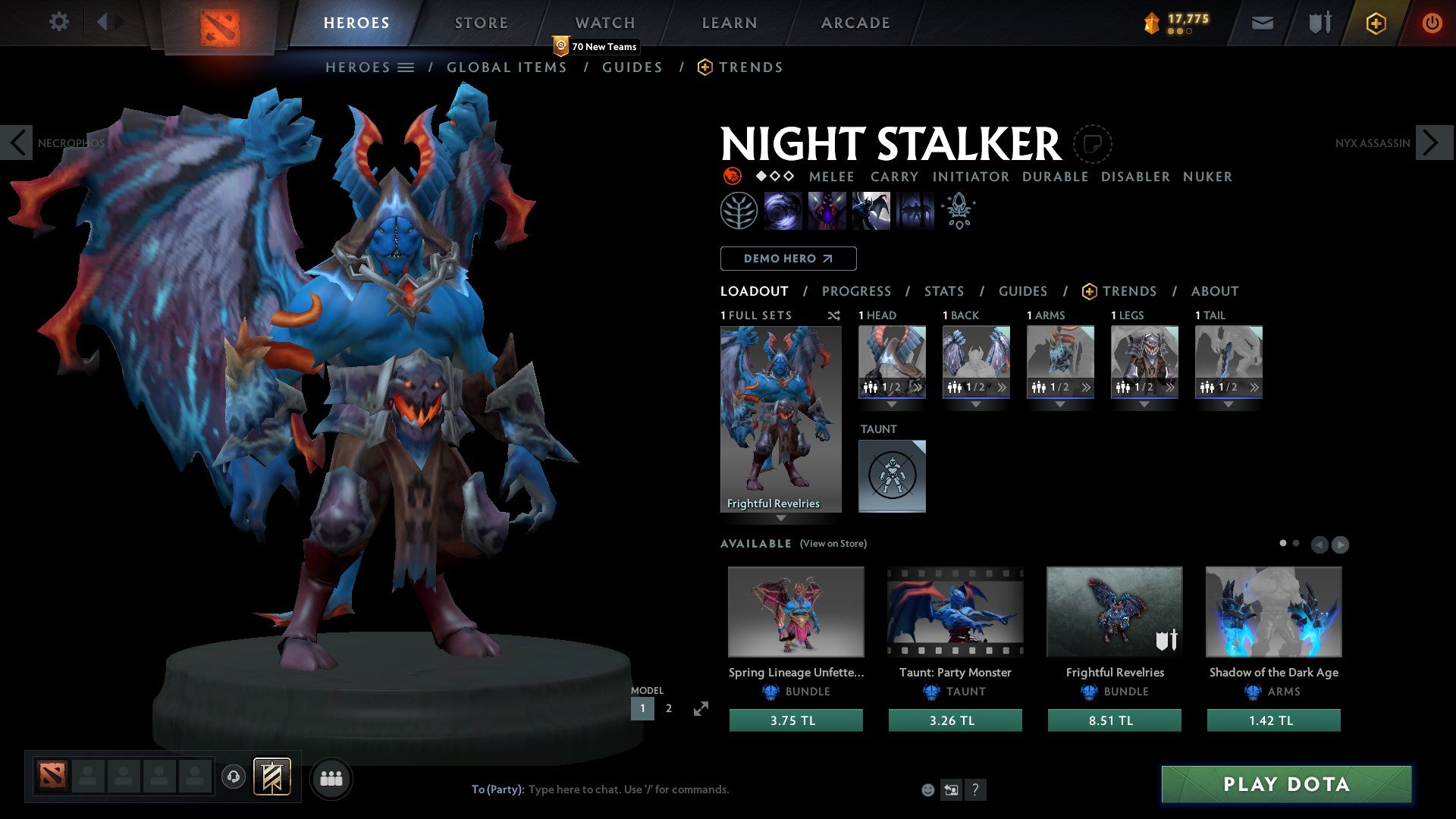Click the Hunter in the Night ability icon

click(869, 210)
